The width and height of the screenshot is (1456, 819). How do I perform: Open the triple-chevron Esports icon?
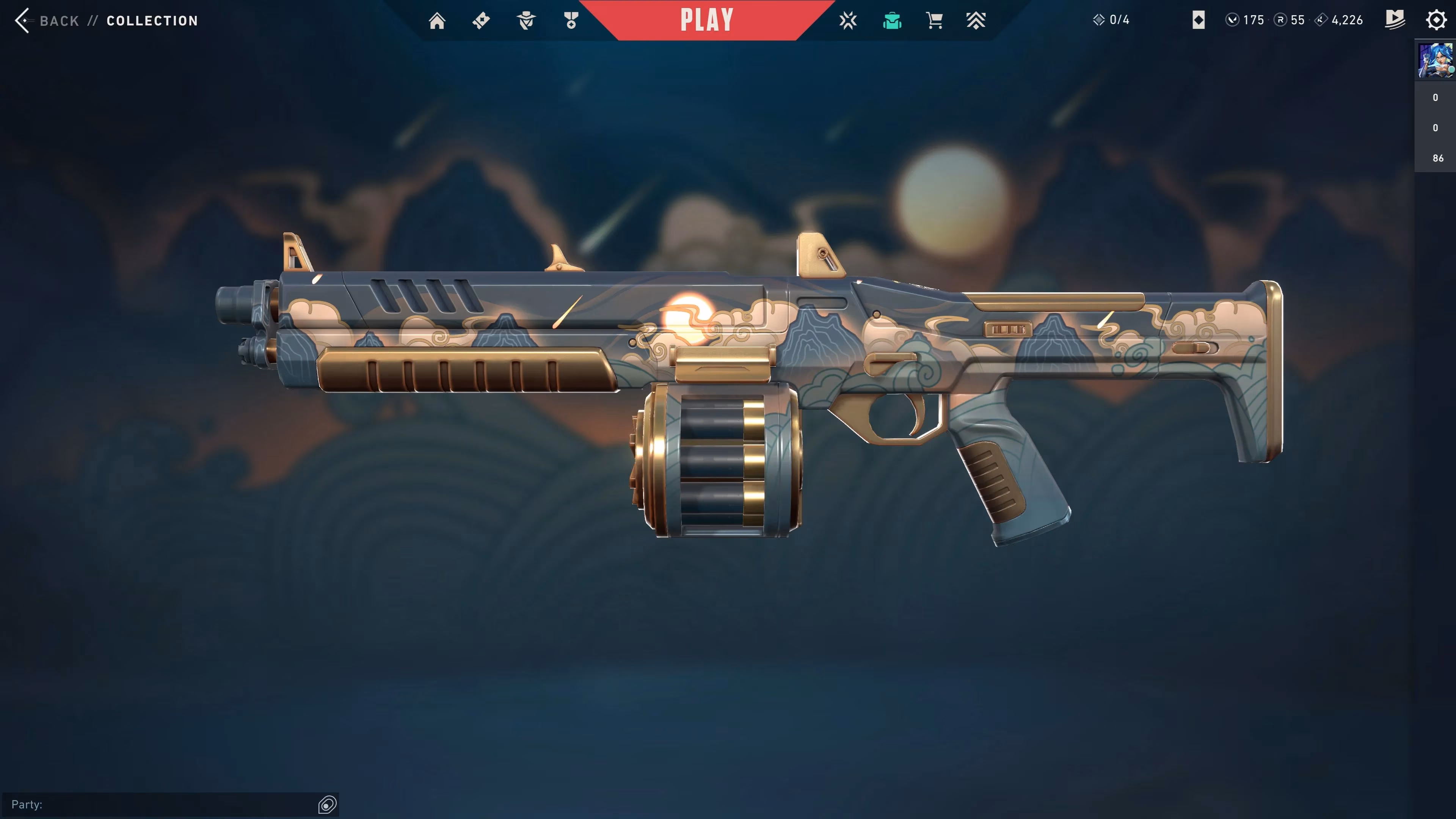coord(976,21)
